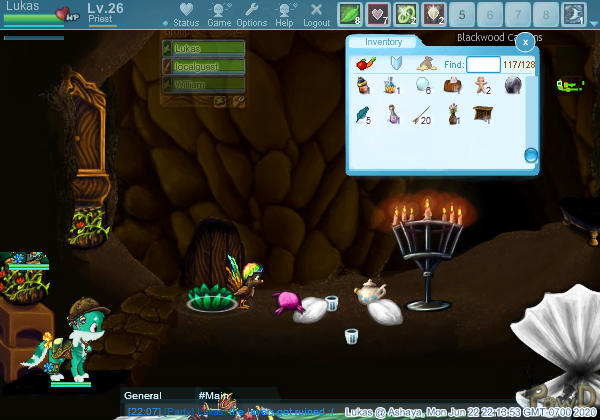Click the inventory Find search field
This screenshot has width=600, height=420.
click(x=483, y=64)
